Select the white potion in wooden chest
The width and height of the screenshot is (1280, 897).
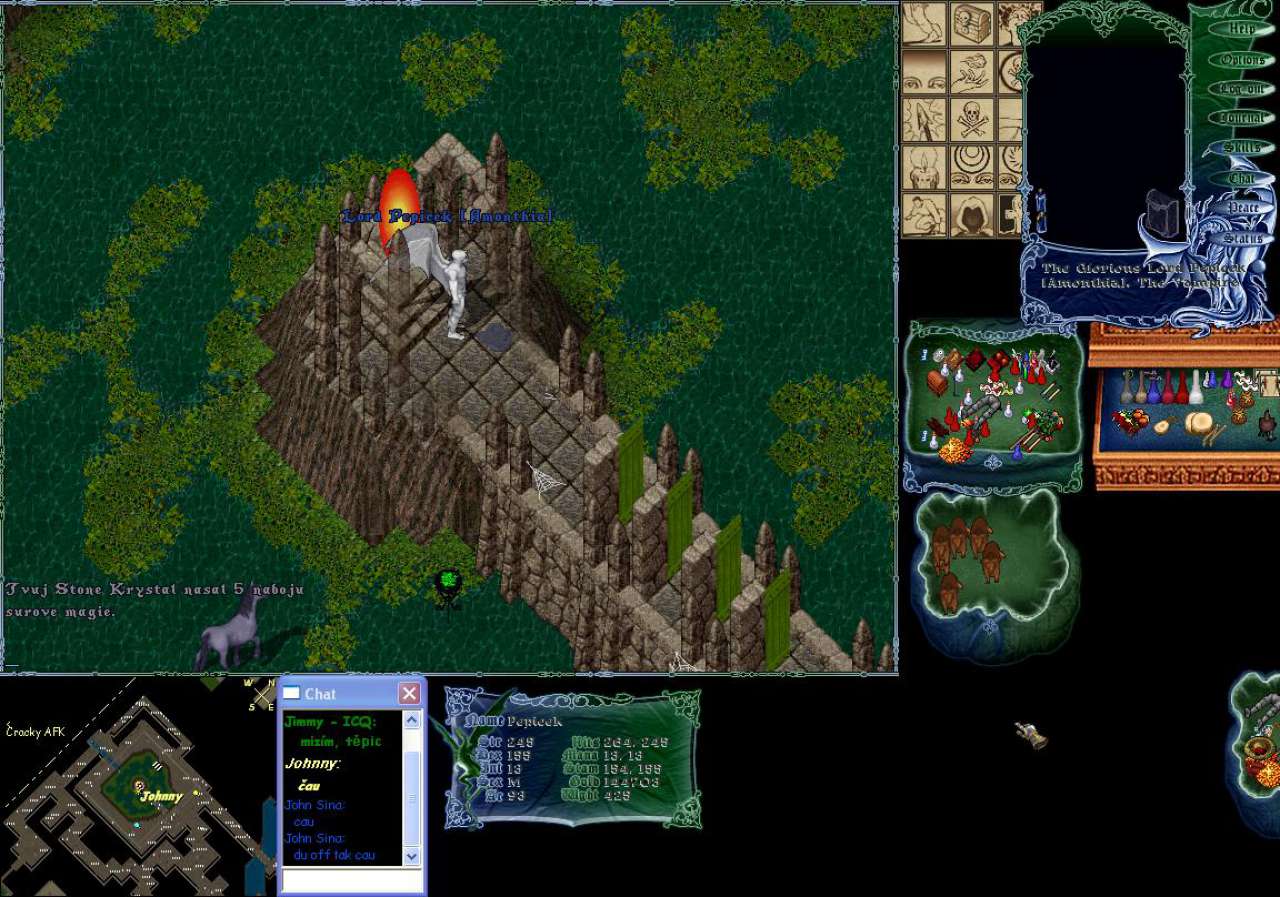click(1195, 388)
